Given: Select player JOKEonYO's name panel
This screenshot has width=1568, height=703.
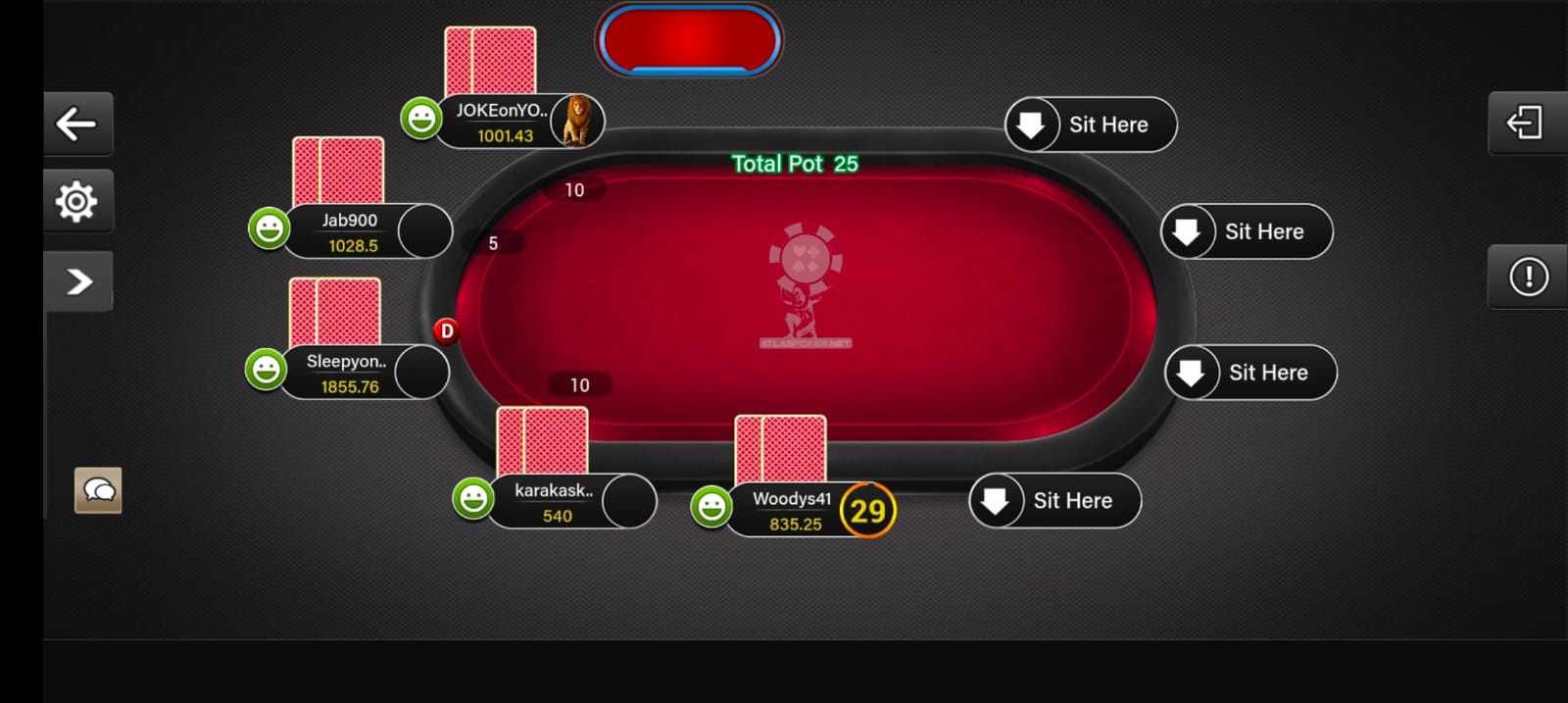Looking at the screenshot, I should pyautogui.click(x=501, y=123).
